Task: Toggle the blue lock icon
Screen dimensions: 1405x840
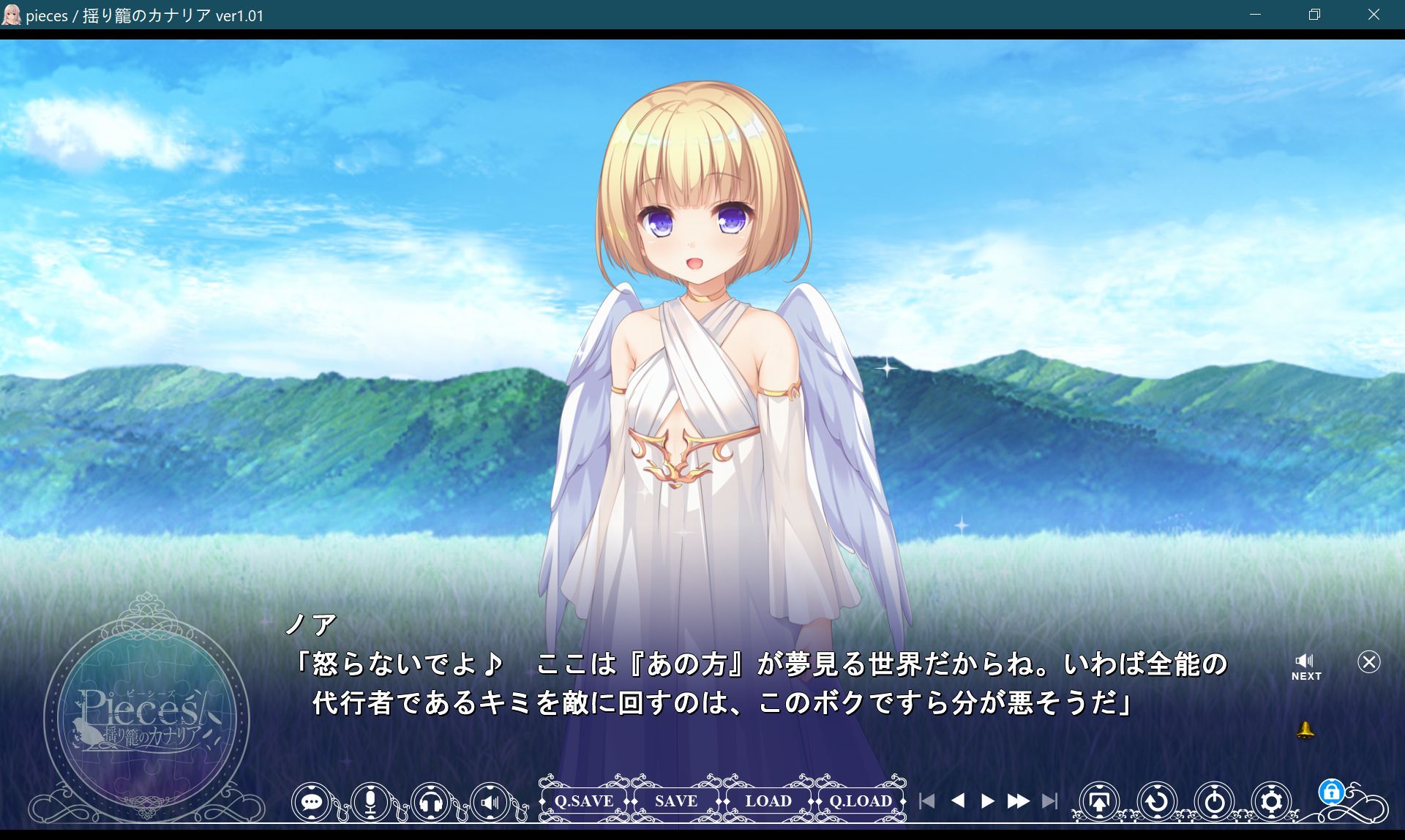Action: click(1333, 792)
